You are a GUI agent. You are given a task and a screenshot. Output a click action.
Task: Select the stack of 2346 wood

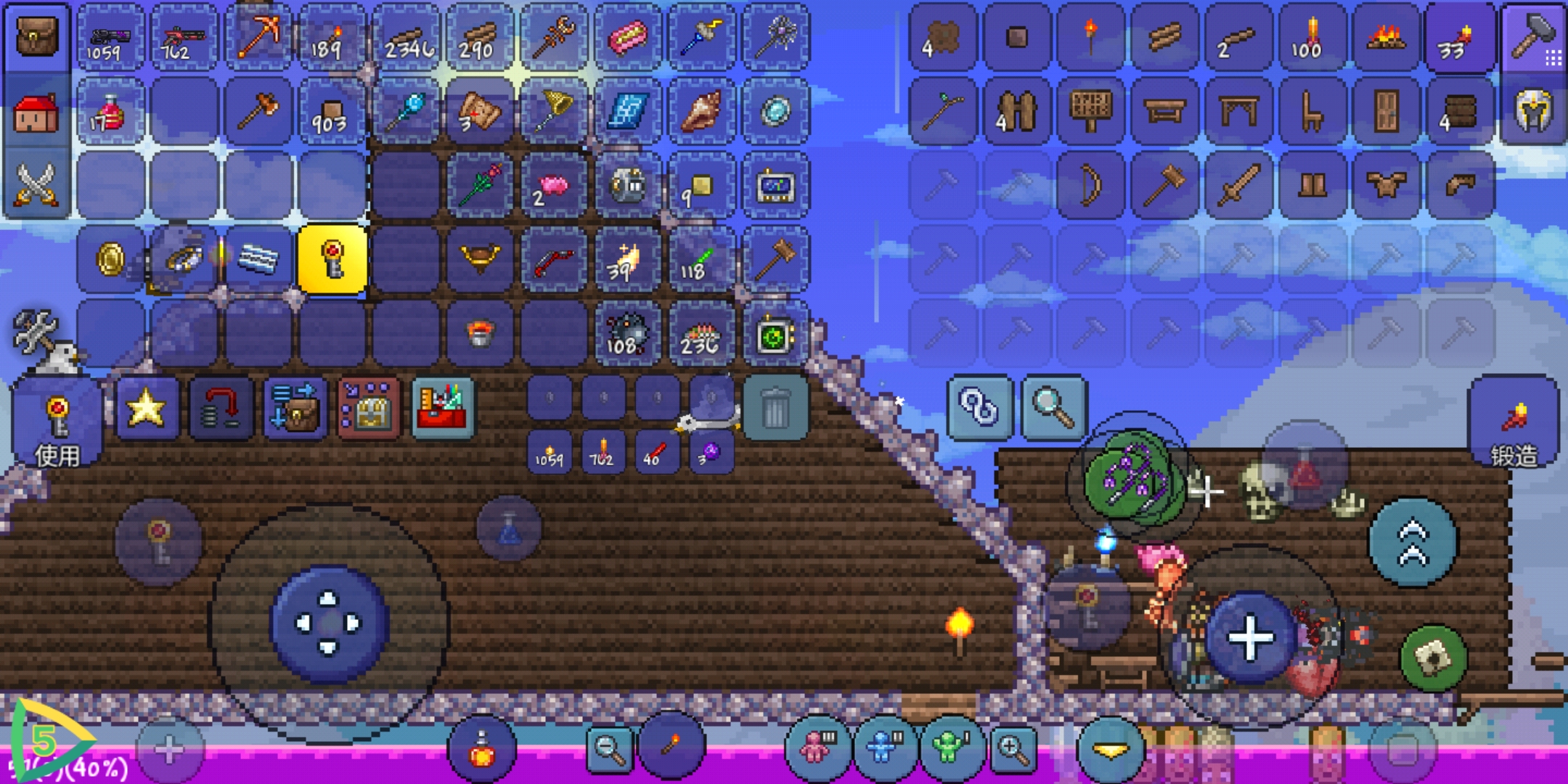pyautogui.click(x=408, y=38)
